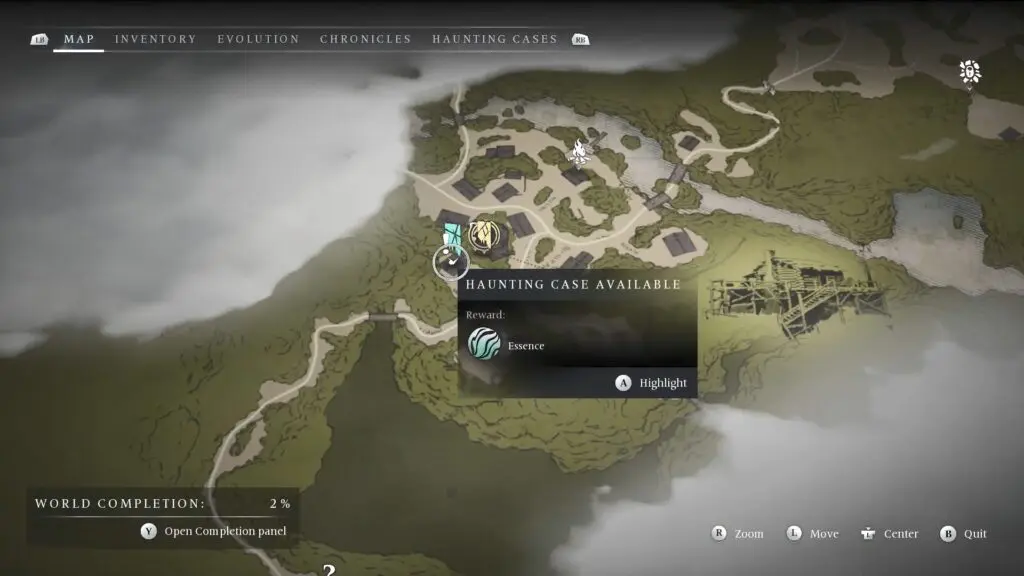This screenshot has width=1024, height=576.
Task: Click the Essence reward icon
Action: [484, 345]
